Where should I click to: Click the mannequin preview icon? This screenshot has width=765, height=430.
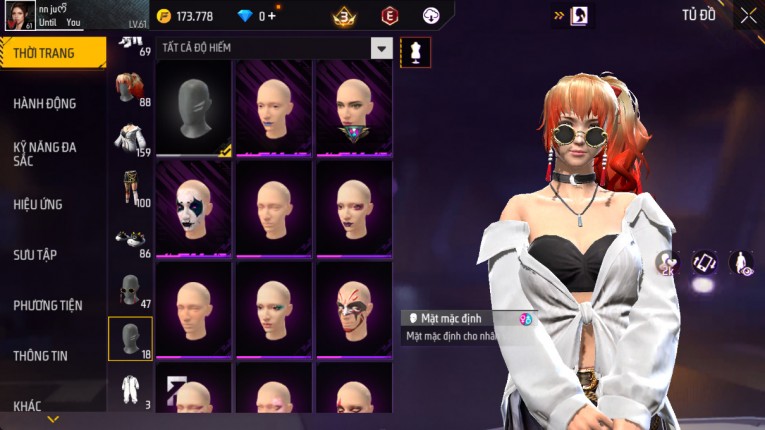coord(415,53)
